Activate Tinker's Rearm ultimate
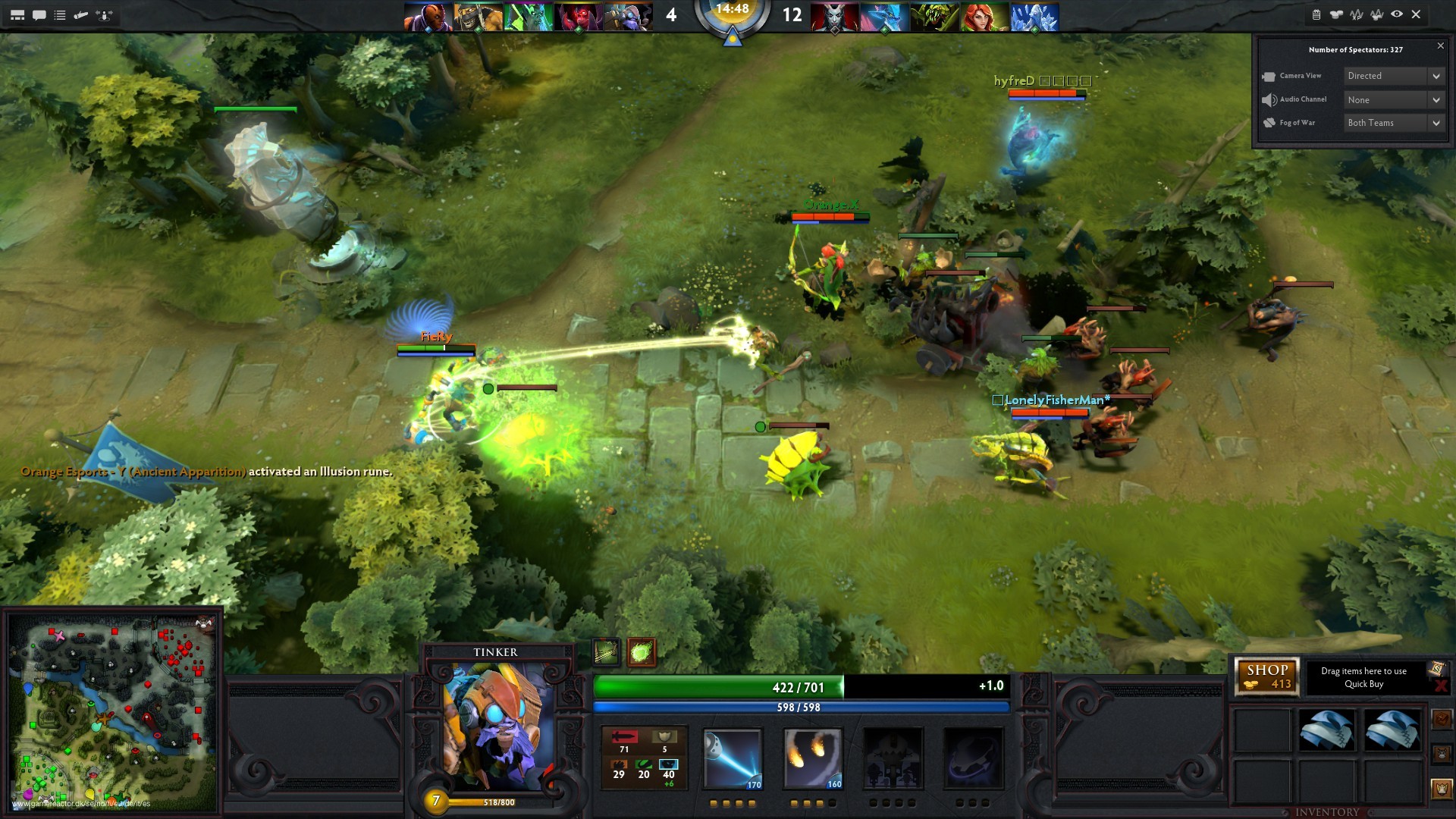Screen dimensions: 1456x819 pyautogui.click(x=974, y=758)
